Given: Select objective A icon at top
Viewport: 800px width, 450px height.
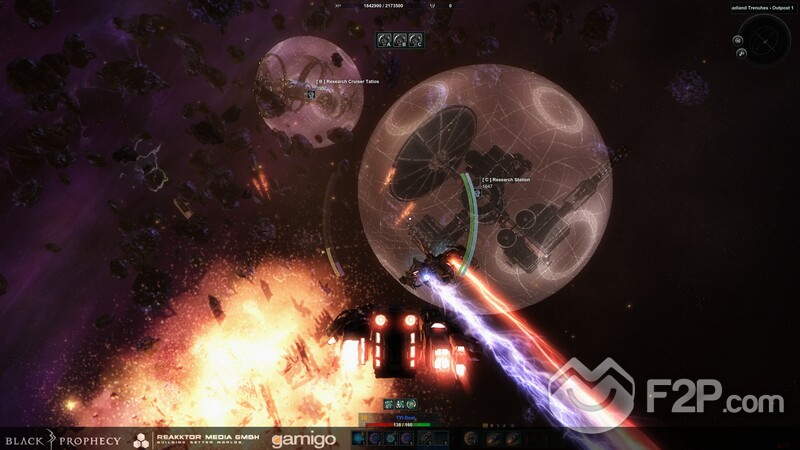Looking at the screenshot, I should point(385,40).
